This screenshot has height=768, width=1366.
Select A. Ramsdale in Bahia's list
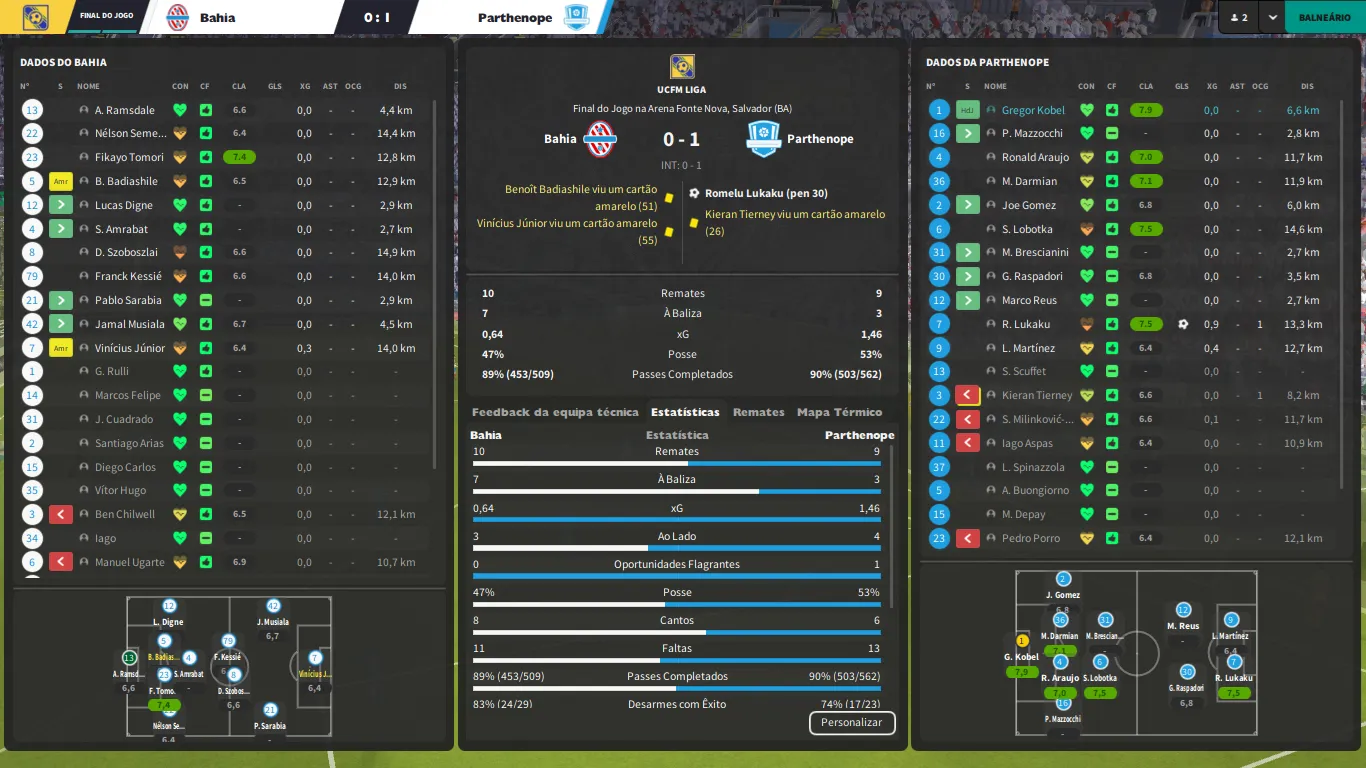pyautogui.click(x=125, y=110)
